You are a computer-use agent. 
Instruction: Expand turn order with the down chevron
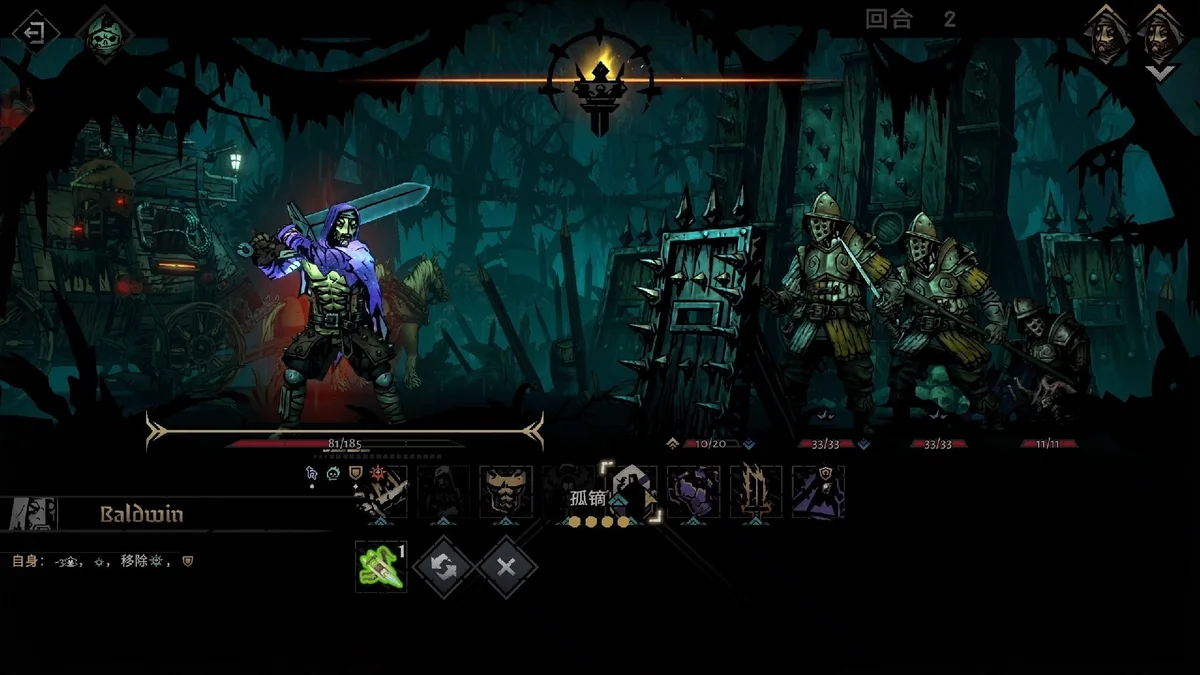pos(1159,73)
